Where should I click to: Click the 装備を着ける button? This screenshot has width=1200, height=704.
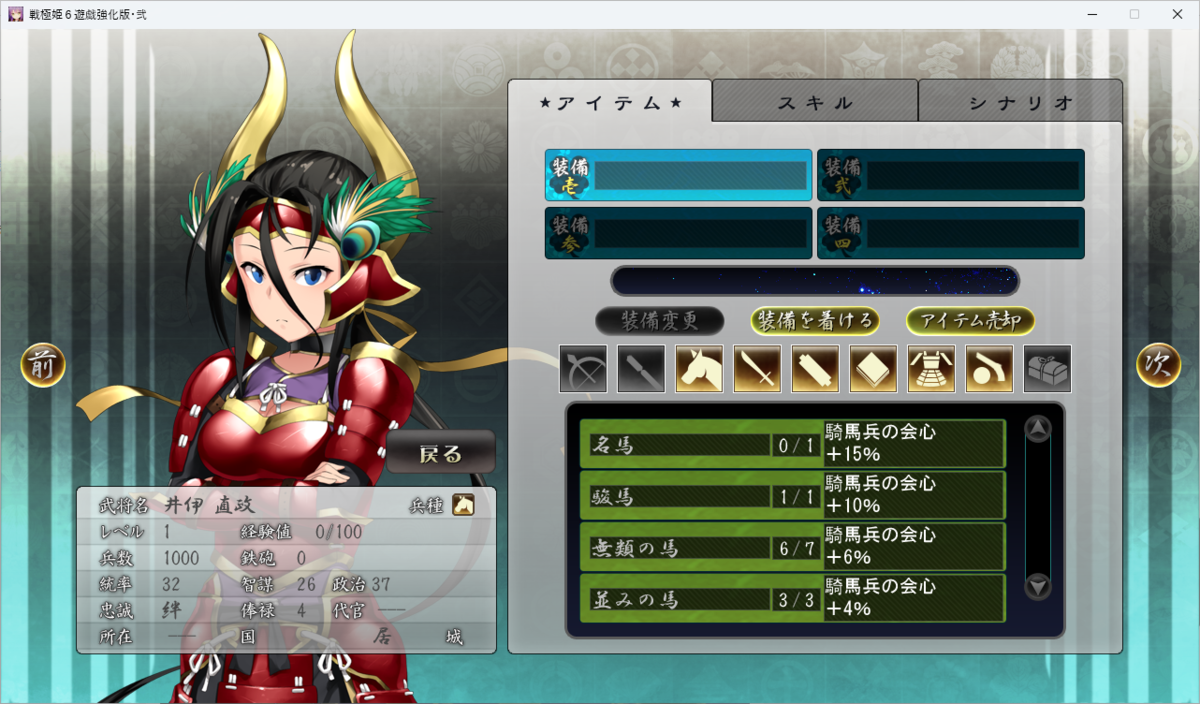[815, 321]
